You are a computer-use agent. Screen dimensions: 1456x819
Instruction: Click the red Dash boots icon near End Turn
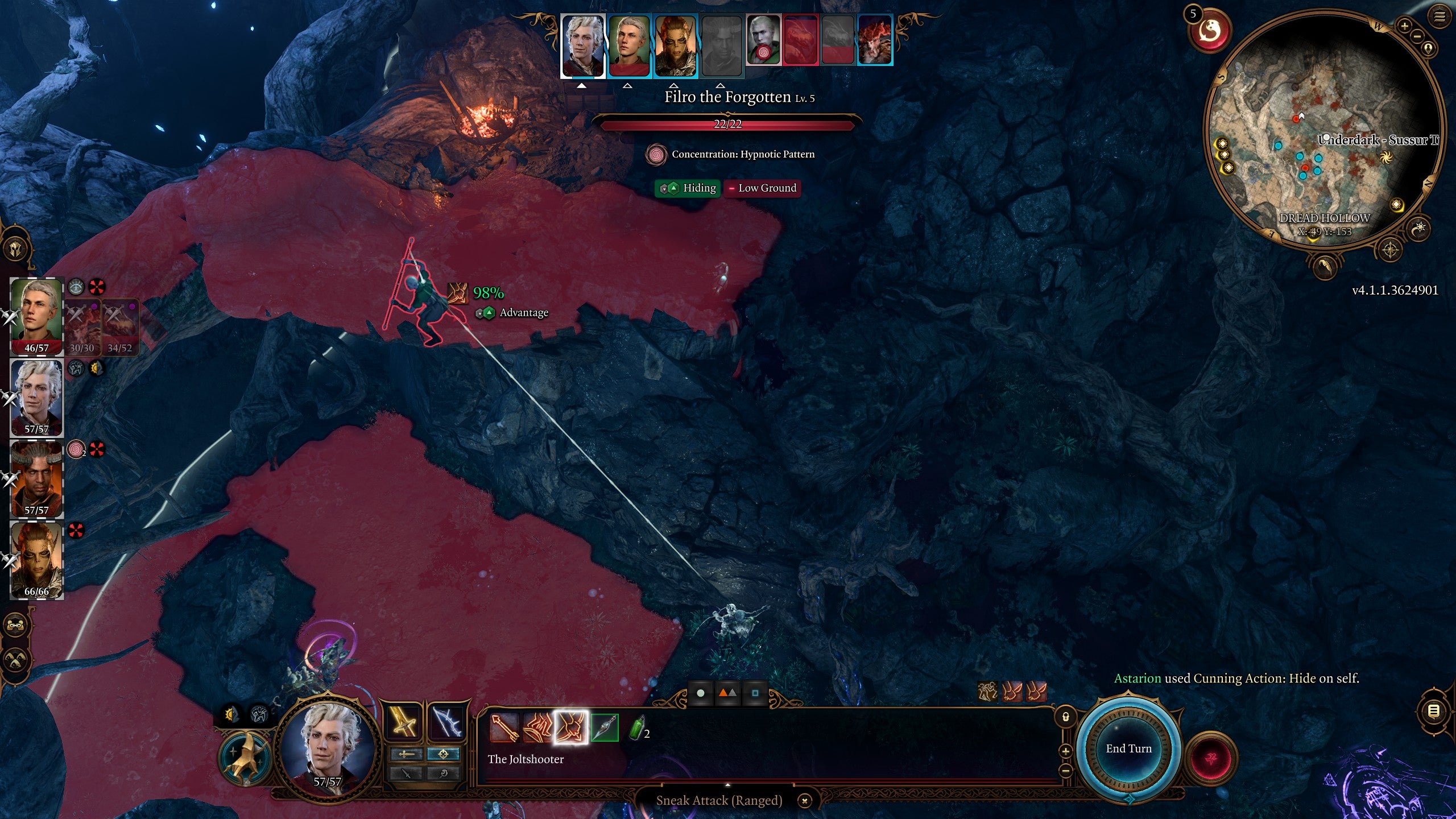tap(1012, 692)
